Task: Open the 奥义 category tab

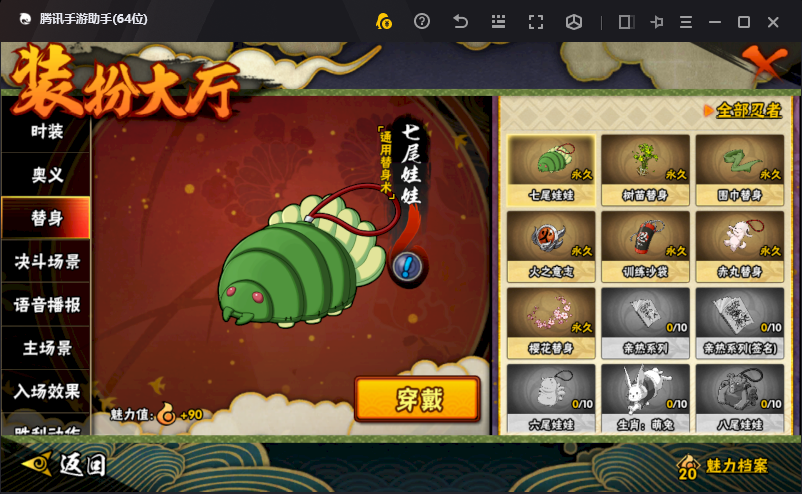Action: click(x=46, y=175)
